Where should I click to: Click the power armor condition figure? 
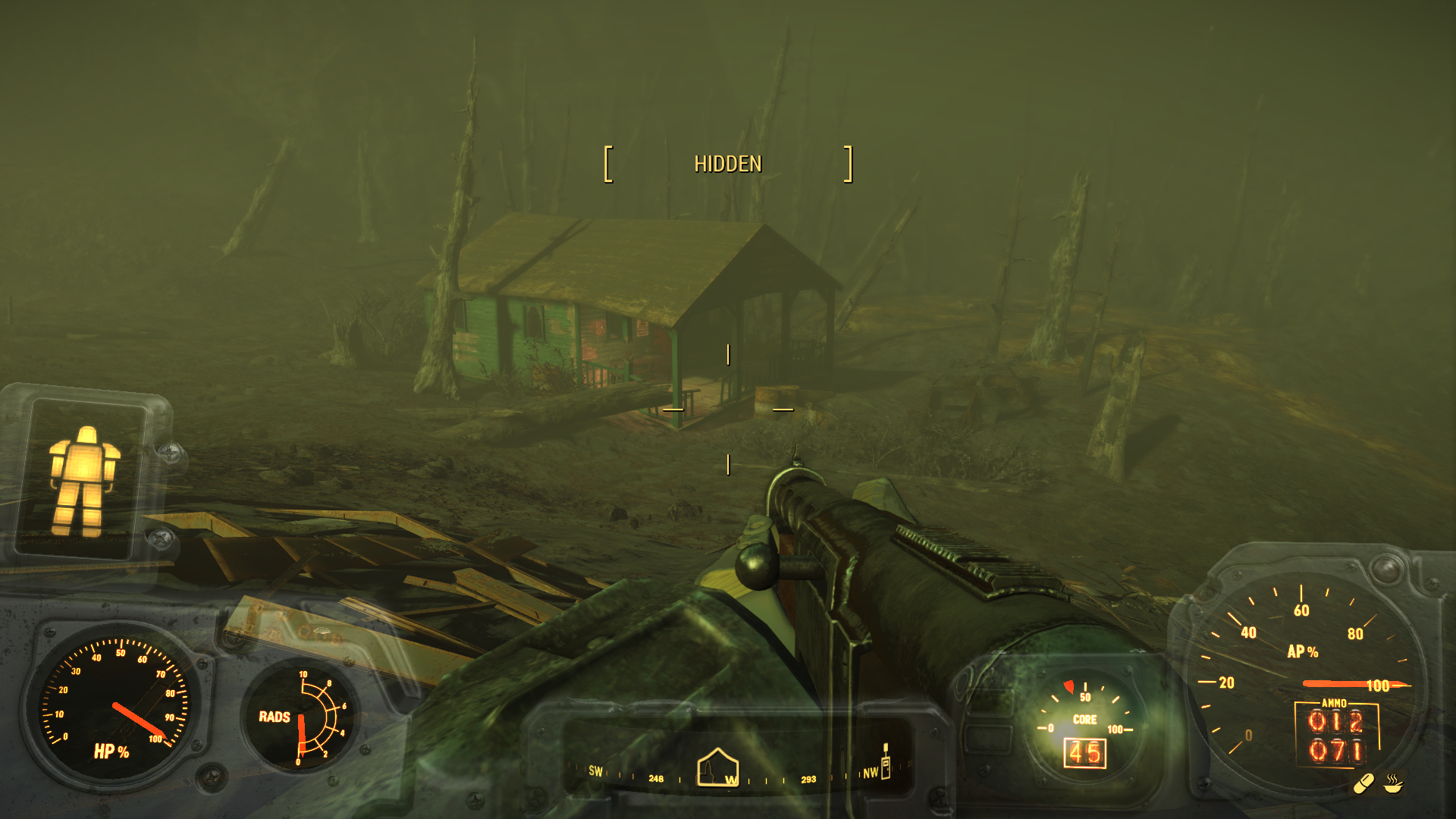click(x=83, y=480)
